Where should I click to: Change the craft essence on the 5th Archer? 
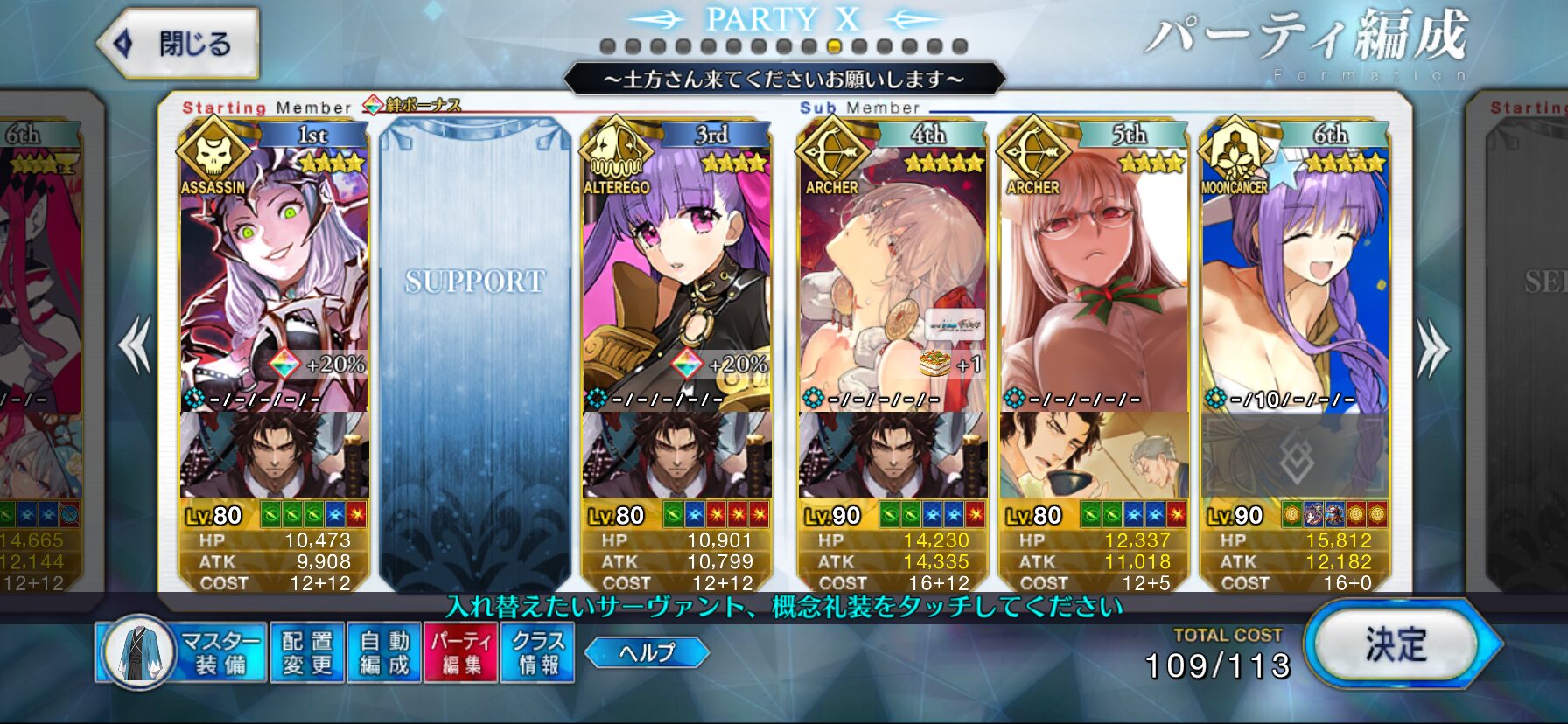tap(1094, 456)
